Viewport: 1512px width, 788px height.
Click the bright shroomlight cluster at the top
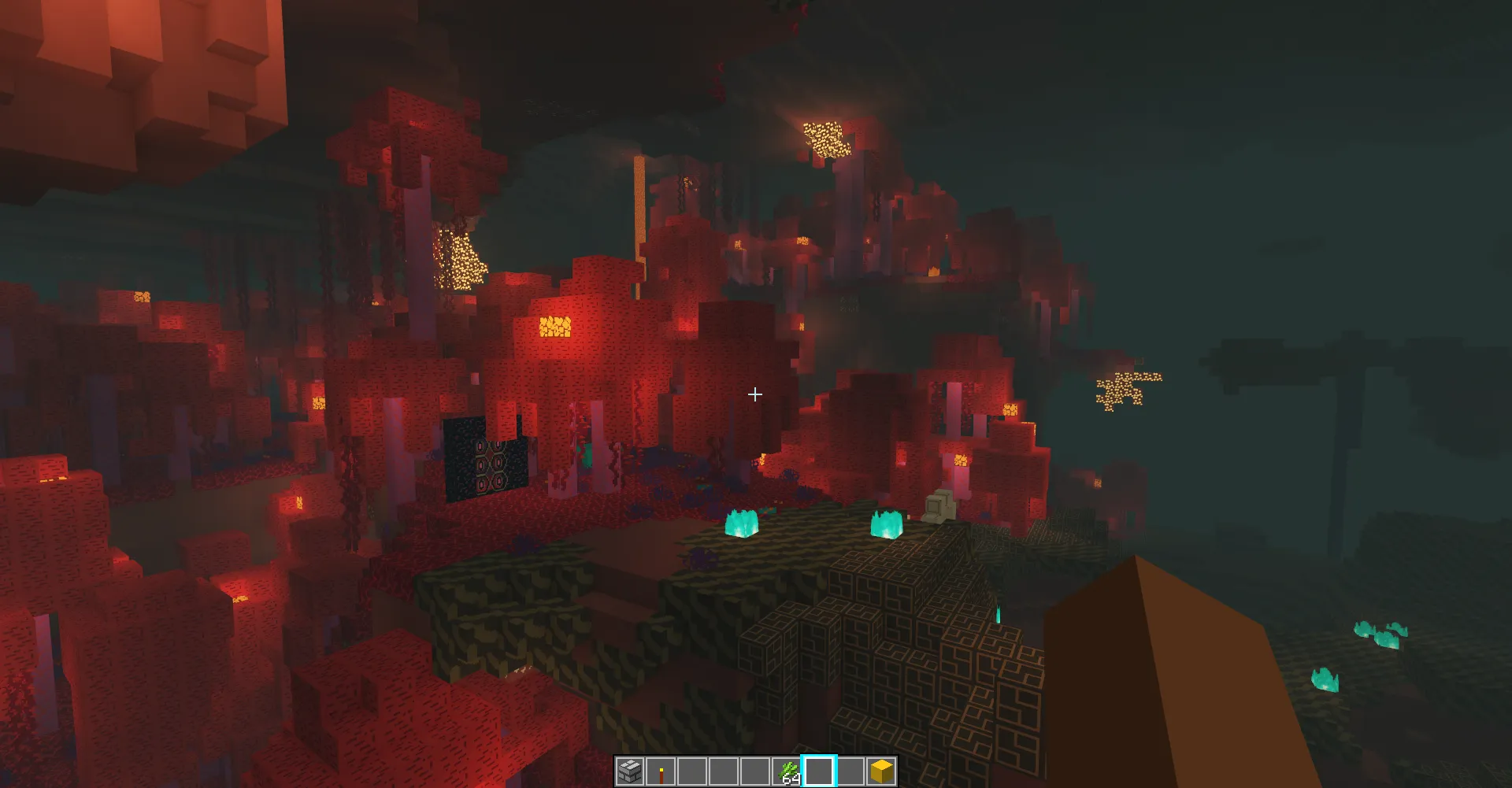(826, 138)
